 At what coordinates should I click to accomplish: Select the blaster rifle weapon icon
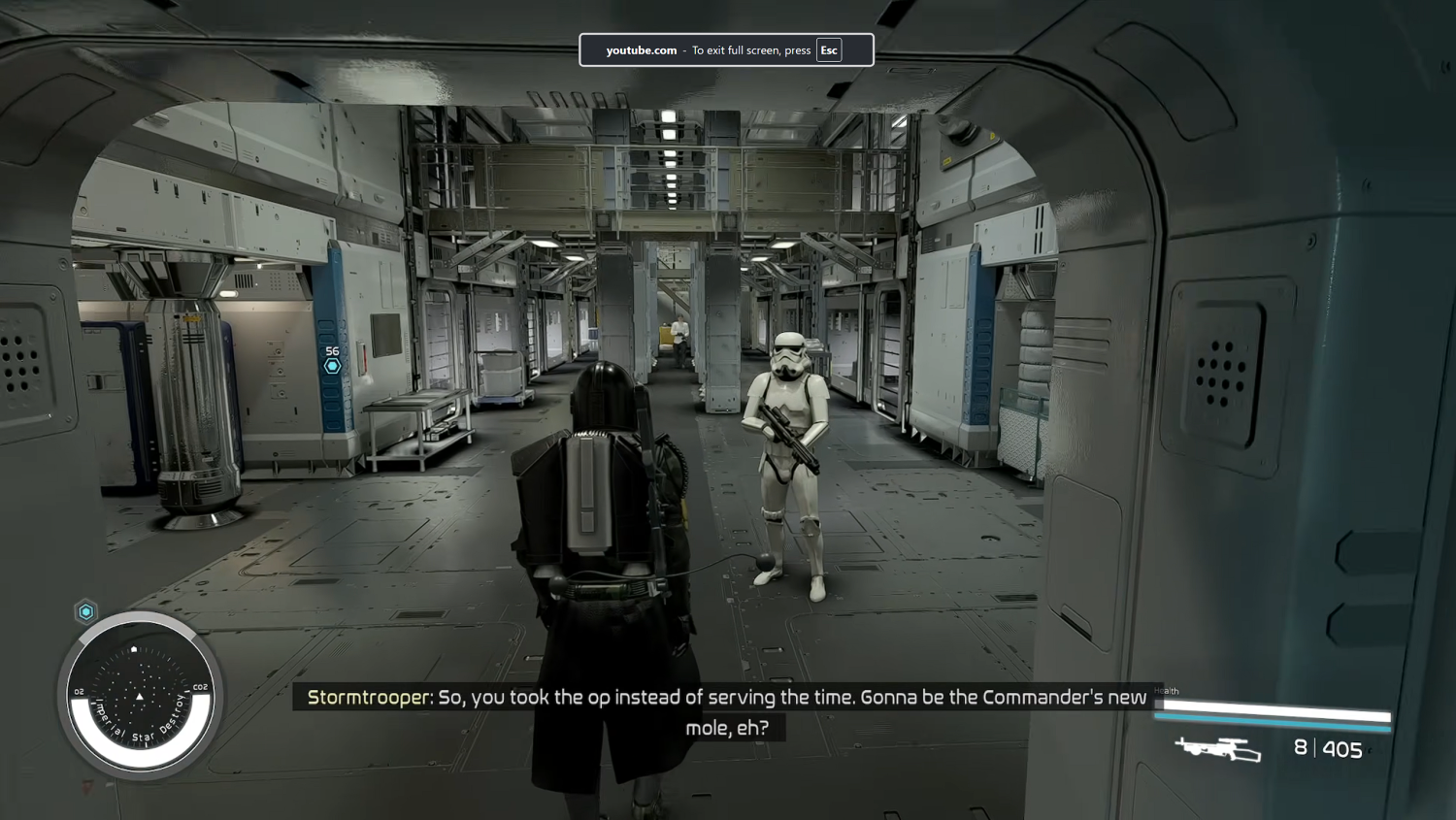1216,749
